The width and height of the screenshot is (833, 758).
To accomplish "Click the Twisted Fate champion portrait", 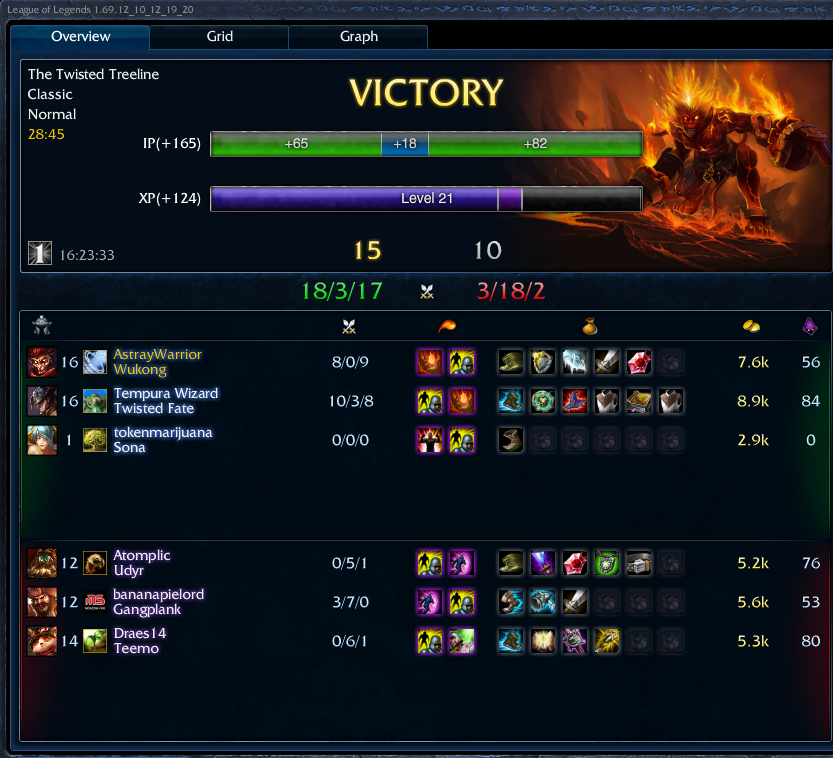I will tap(42, 401).
